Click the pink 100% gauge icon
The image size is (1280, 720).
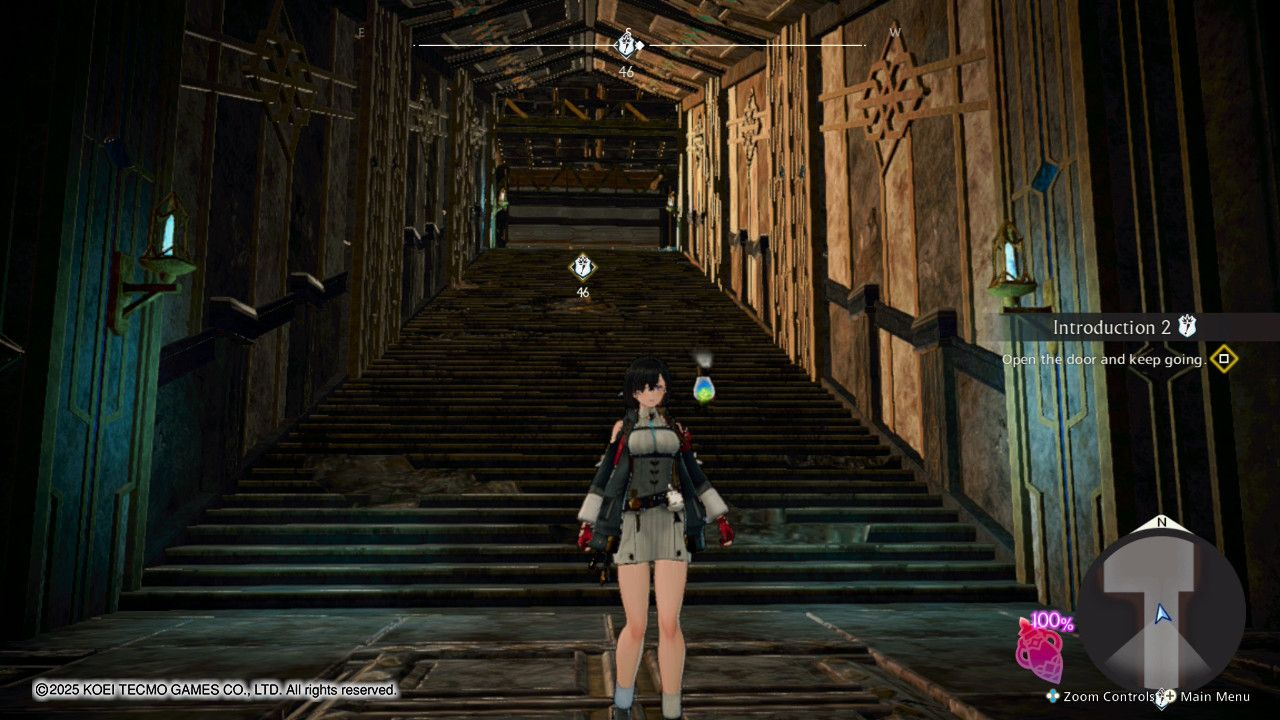click(x=1040, y=648)
